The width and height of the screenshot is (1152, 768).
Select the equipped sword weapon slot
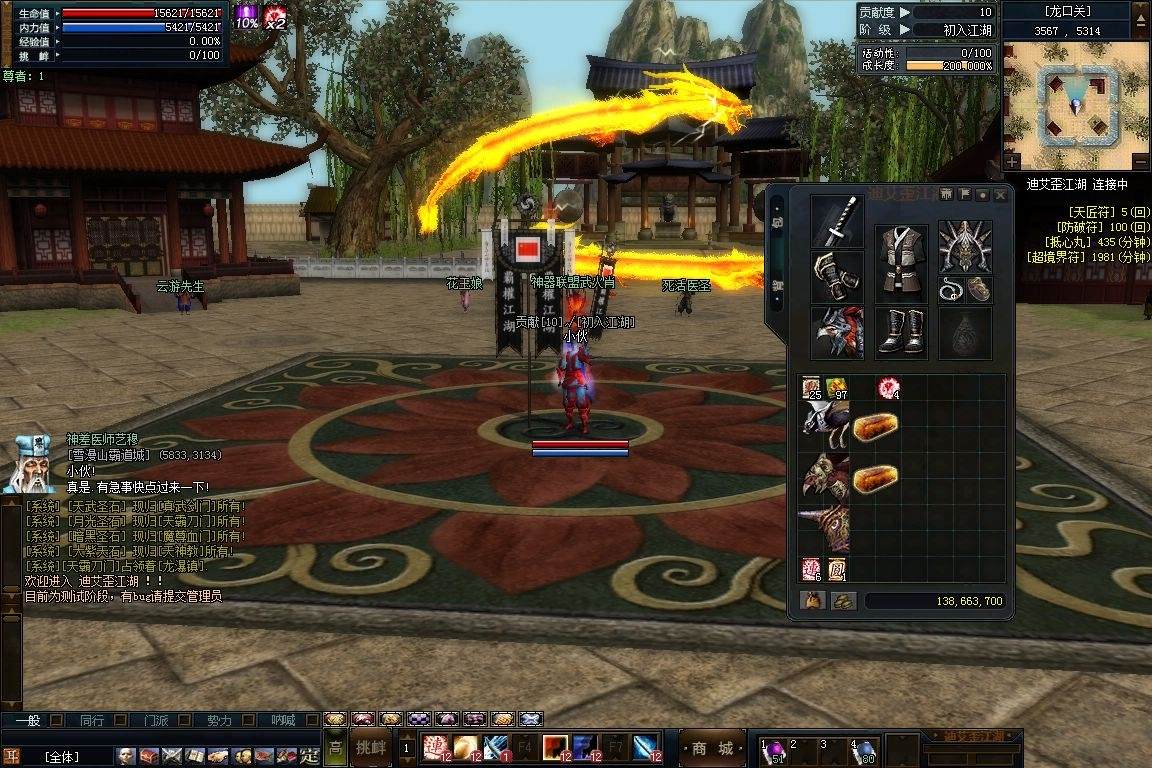click(x=837, y=221)
